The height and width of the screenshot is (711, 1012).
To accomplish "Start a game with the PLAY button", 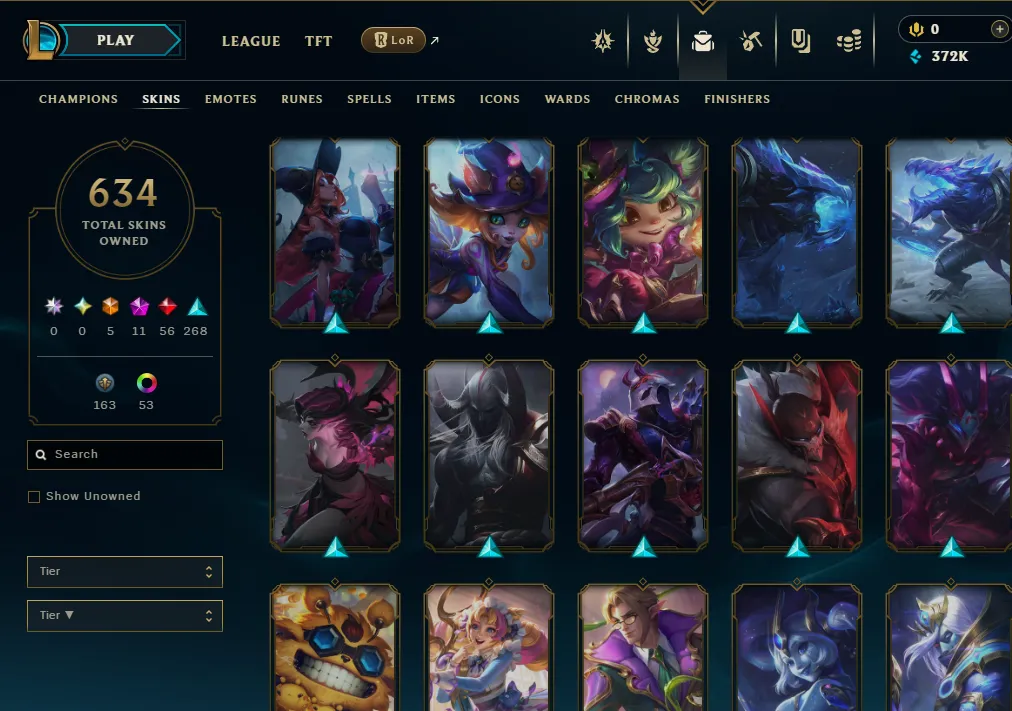I will pos(116,41).
